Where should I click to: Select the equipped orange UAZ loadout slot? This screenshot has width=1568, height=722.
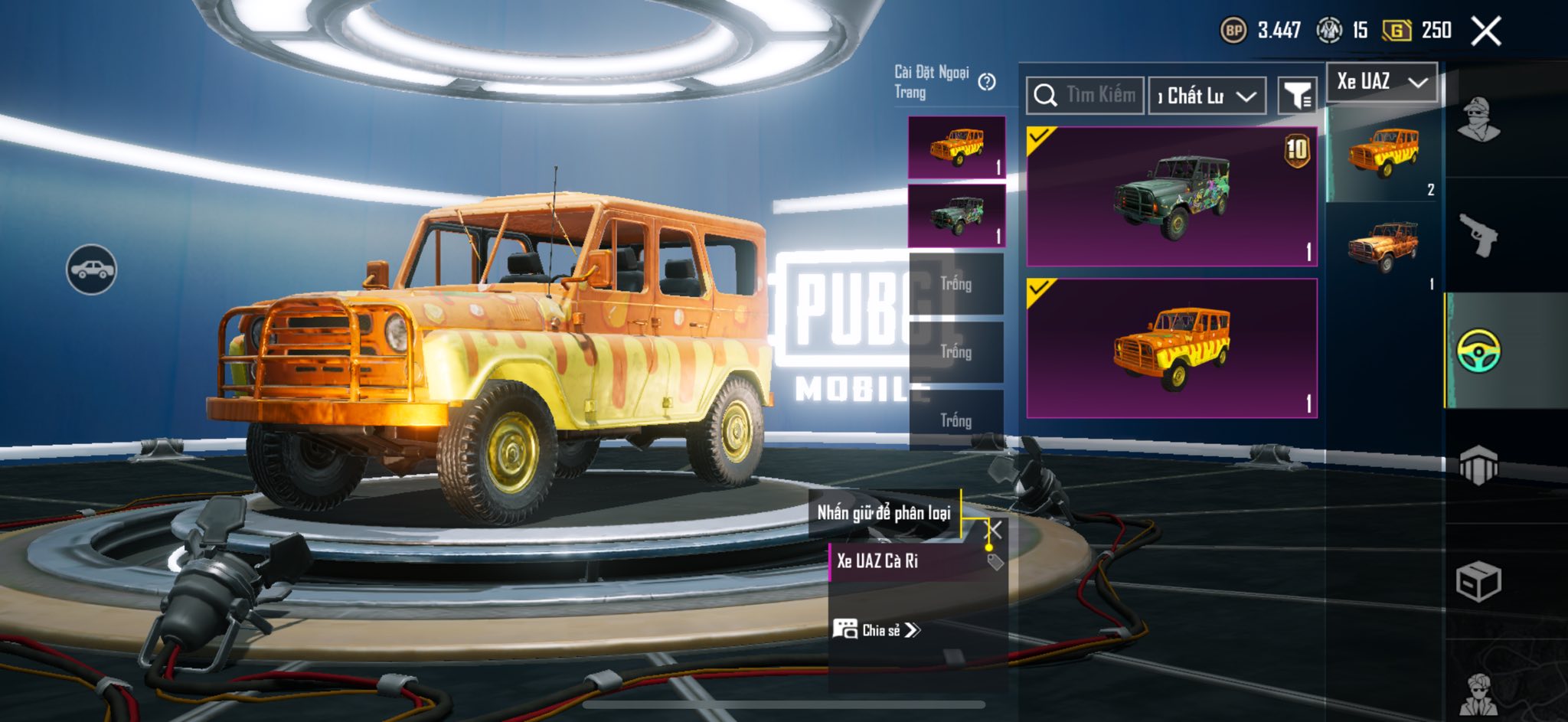pos(956,148)
